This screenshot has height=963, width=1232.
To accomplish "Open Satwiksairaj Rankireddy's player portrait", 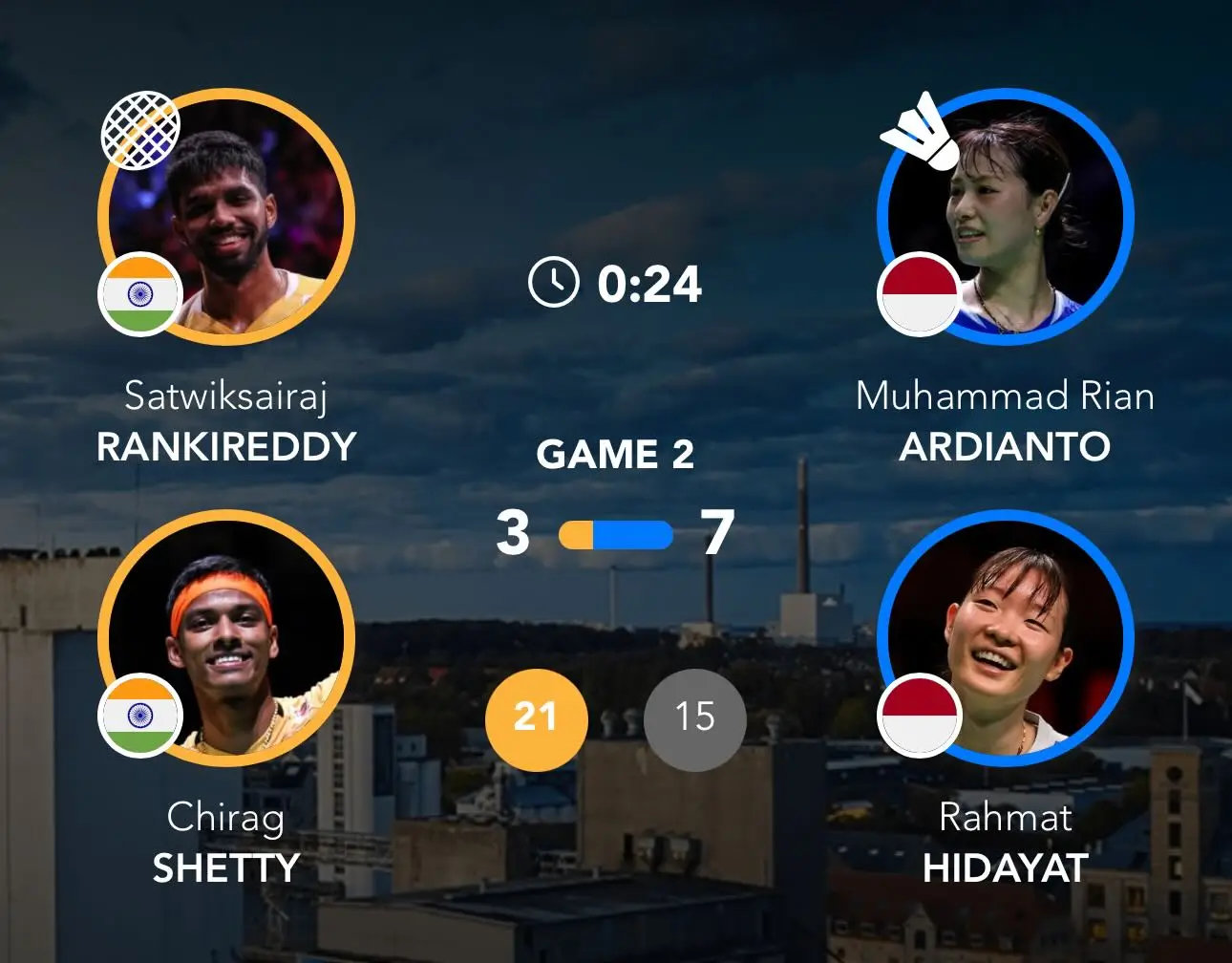I will [x=226, y=217].
